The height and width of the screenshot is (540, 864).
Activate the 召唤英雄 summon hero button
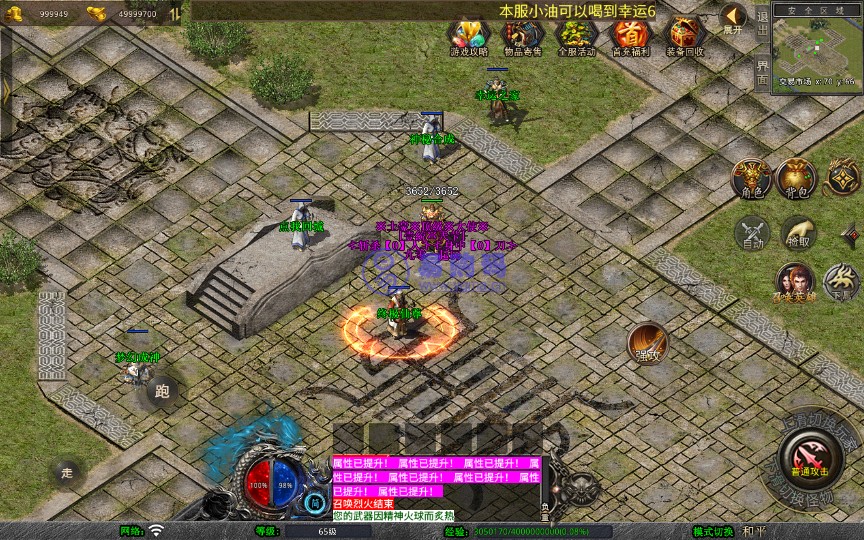tap(794, 281)
